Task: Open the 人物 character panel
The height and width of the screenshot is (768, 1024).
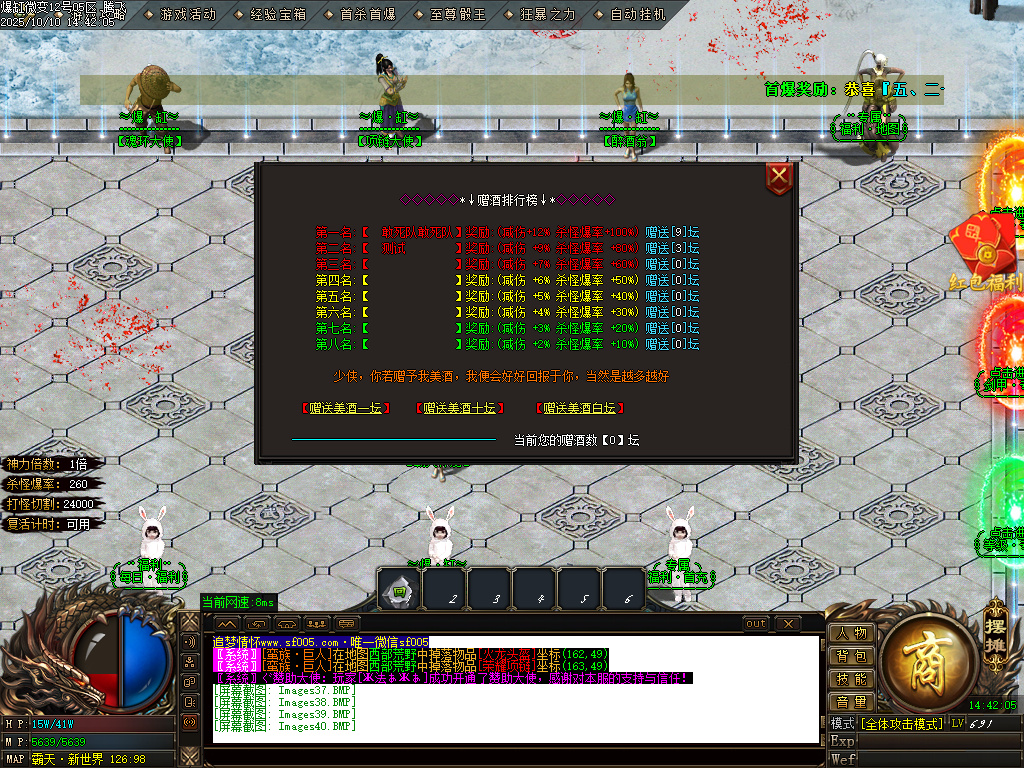Action: pos(851,634)
